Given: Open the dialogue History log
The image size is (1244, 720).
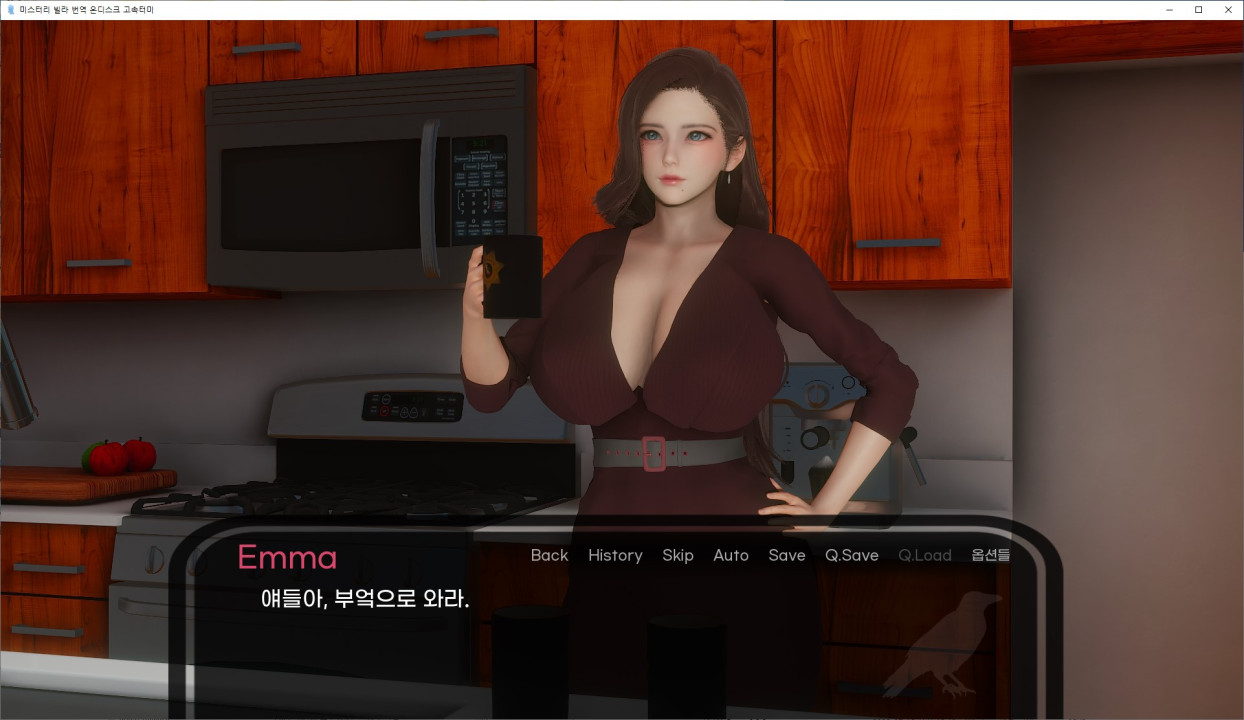Looking at the screenshot, I should [615, 555].
